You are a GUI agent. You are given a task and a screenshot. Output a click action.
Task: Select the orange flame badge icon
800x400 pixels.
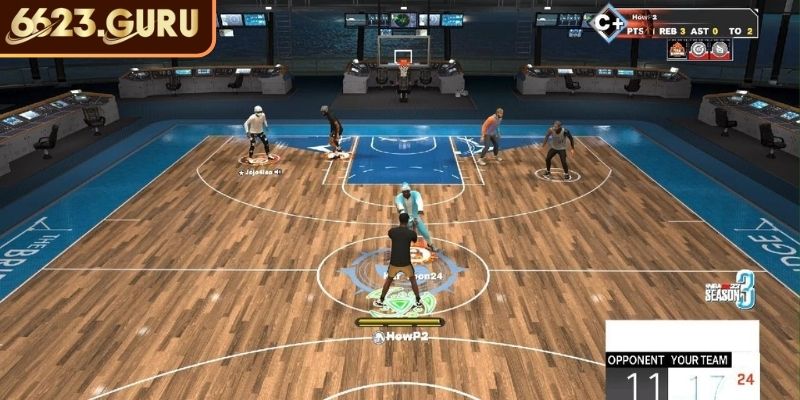pyautogui.click(x=676, y=48)
